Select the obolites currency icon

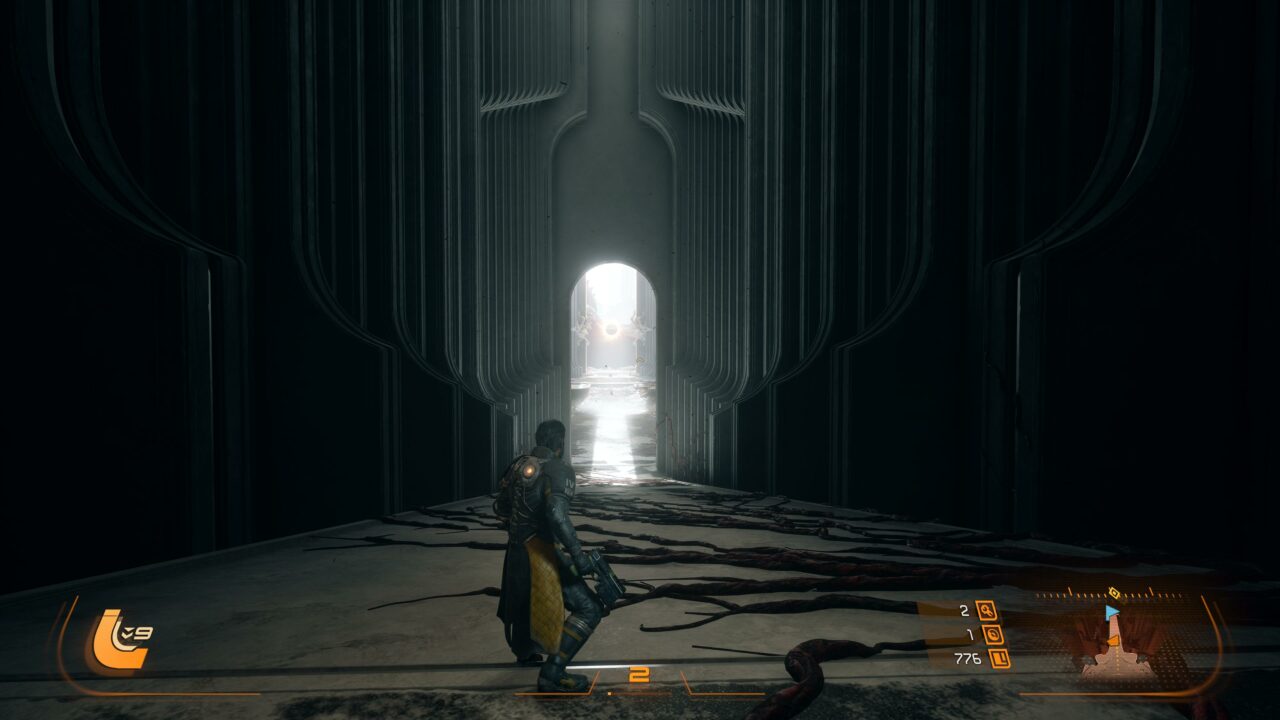[x=999, y=658]
